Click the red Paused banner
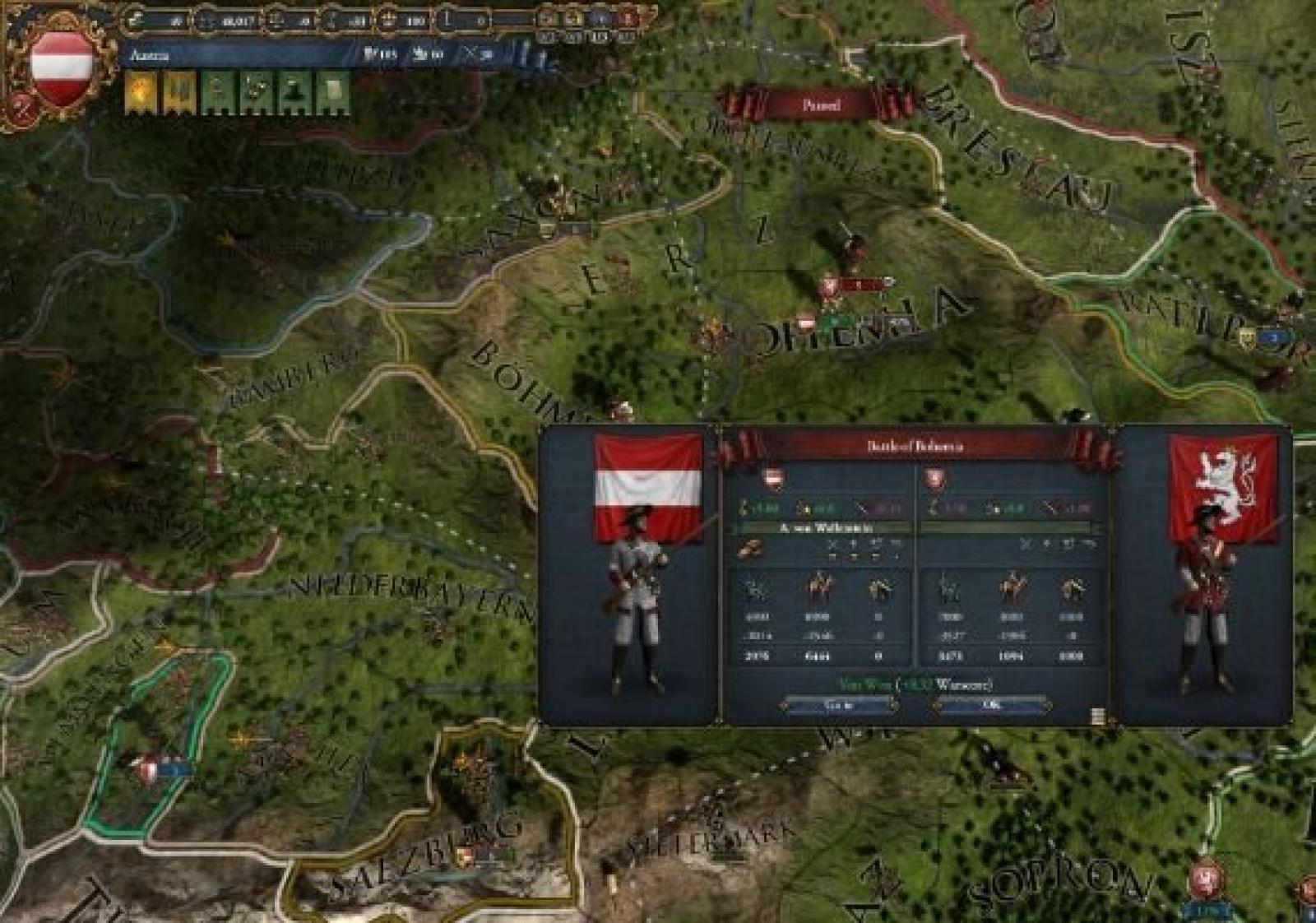 pos(820,105)
